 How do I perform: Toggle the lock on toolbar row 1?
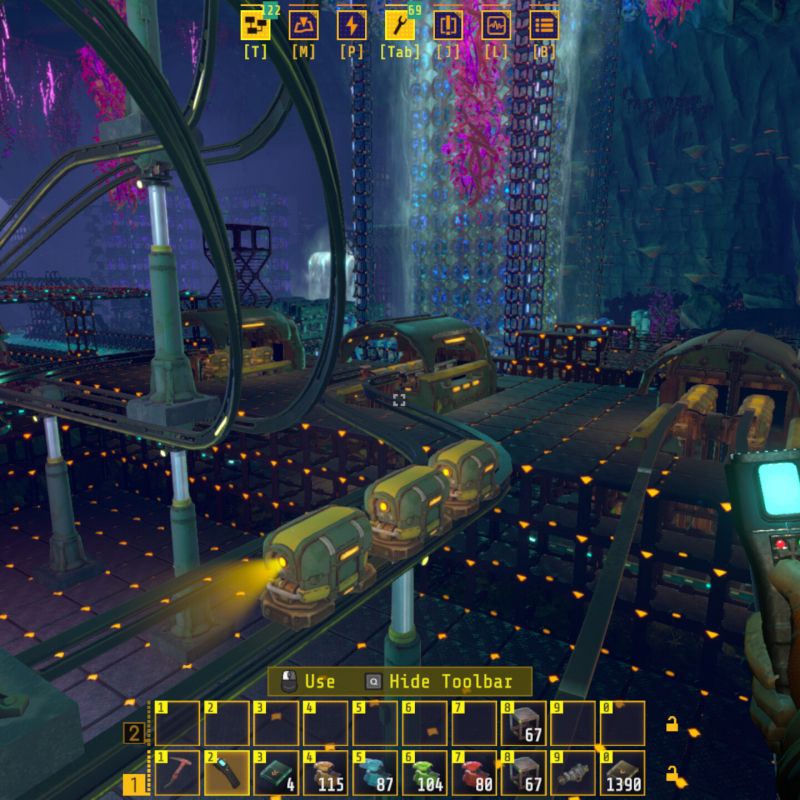coord(675,773)
